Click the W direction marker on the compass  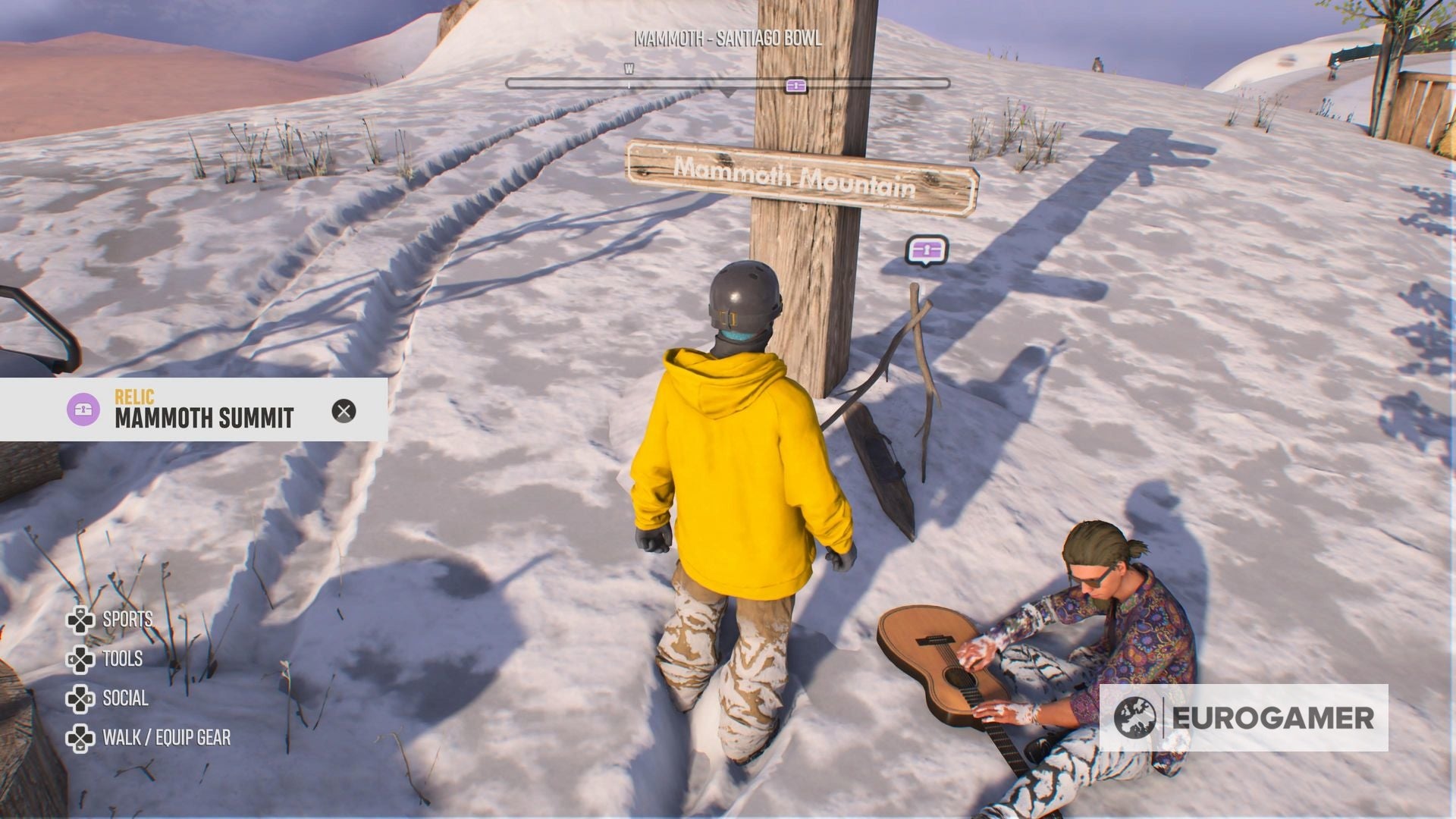pyautogui.click(x=628, y=68)
